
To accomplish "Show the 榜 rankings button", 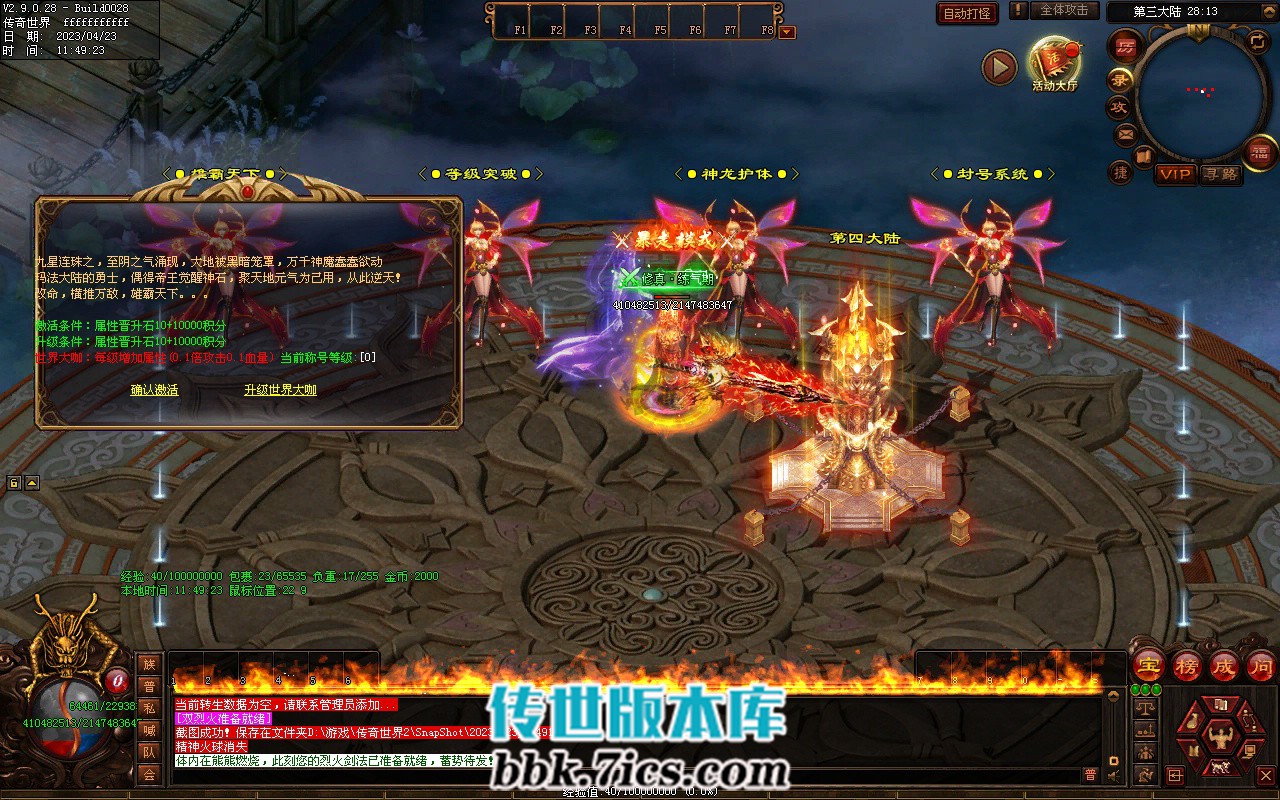I will pos(1186,665).
